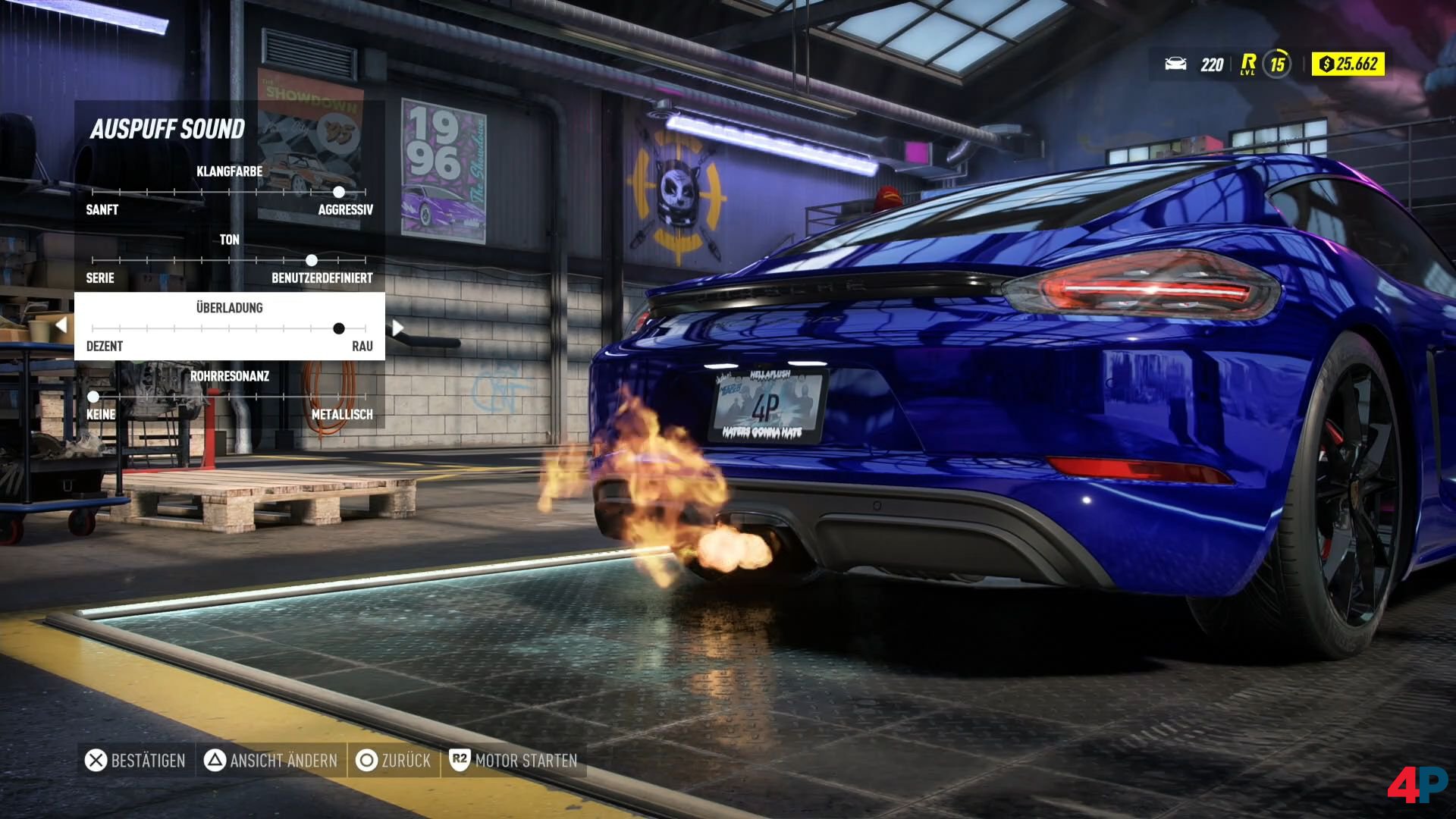1456x819 pixels.
Task: Choose Ansicht Ändern to change view
Action: tap(271, 761)
